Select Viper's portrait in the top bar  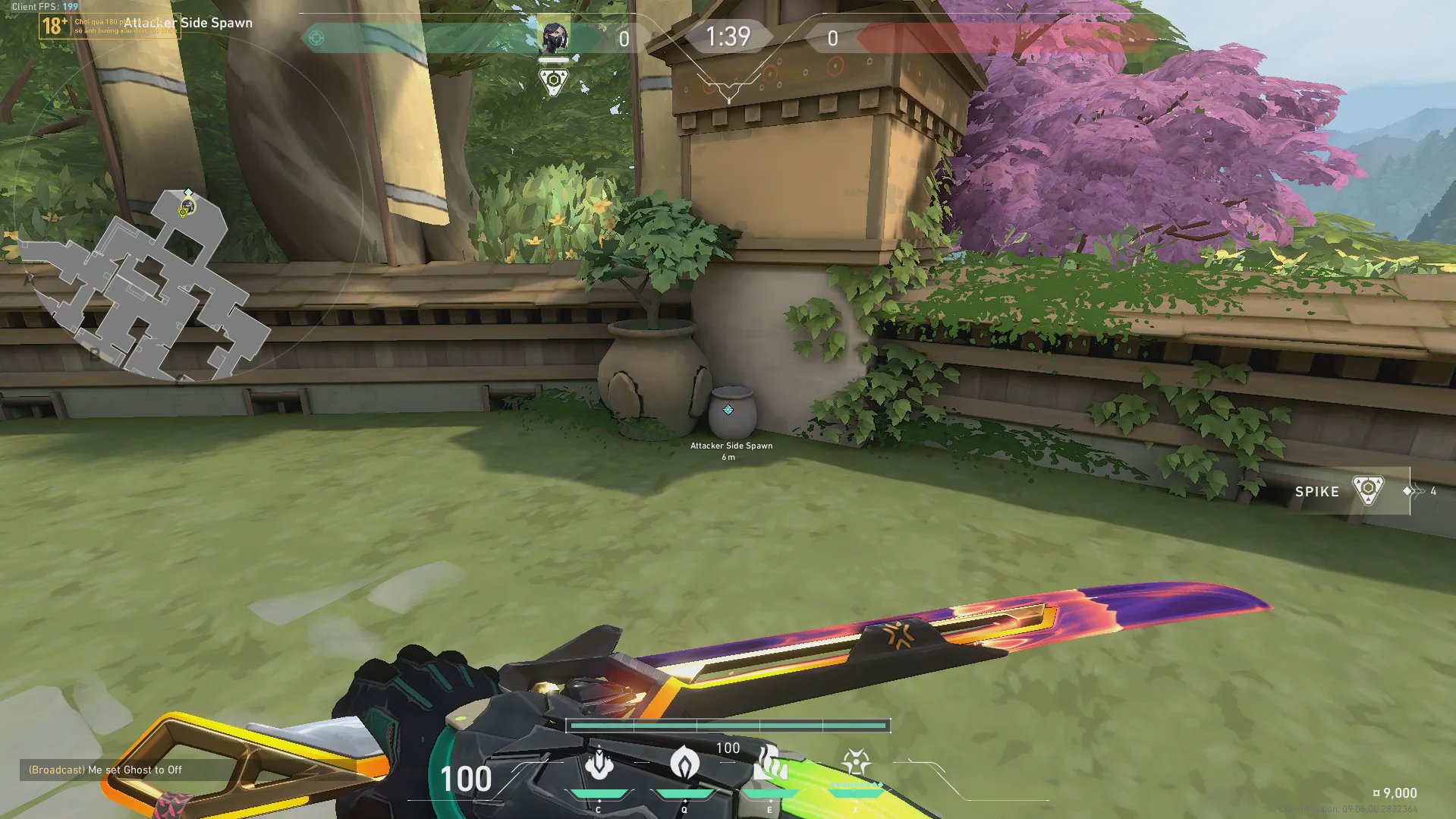click(x=553, y=38)
